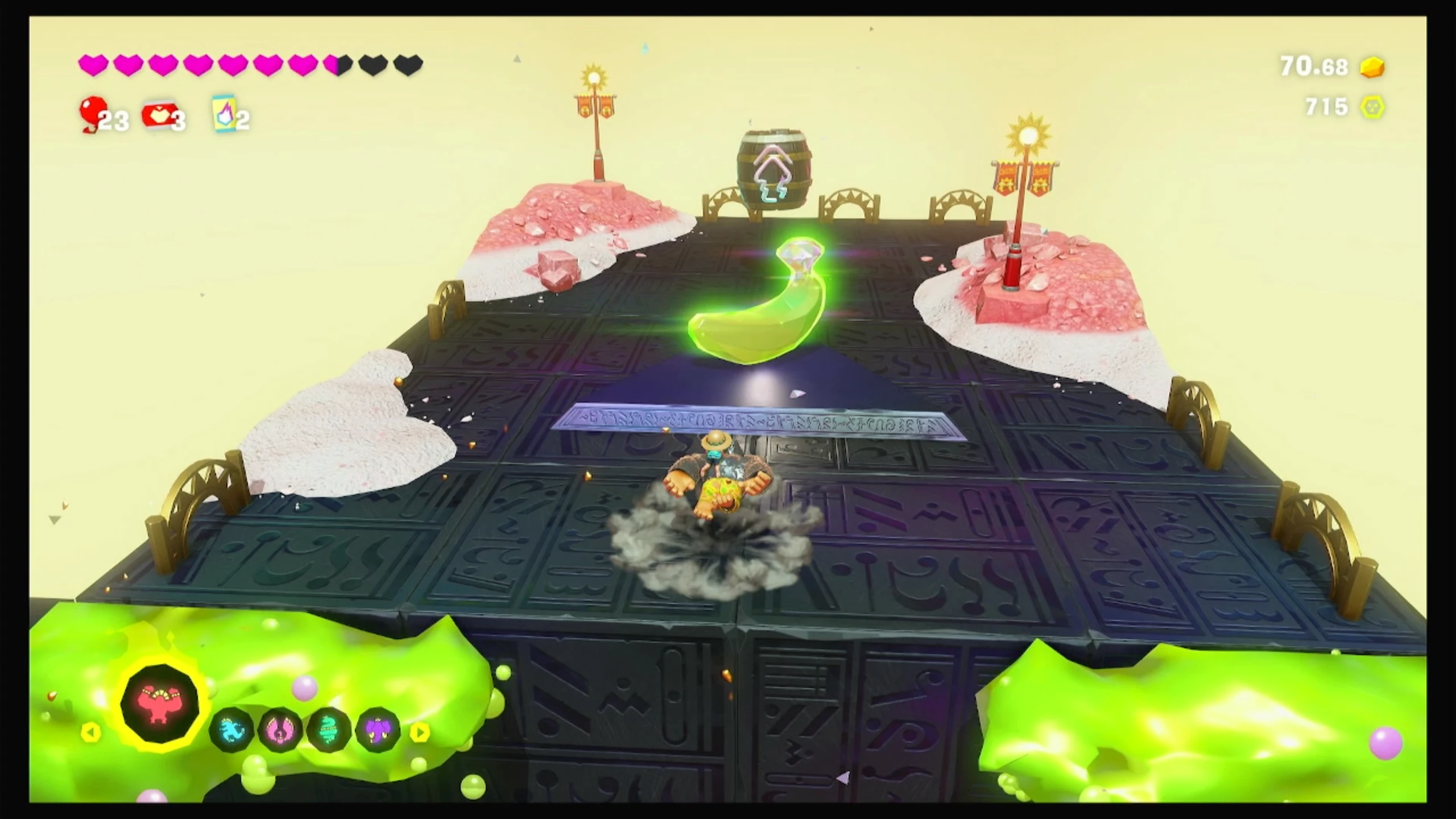Pick the purple Elephant Bananza icon
This screenshot has height=819, width=1456.
point(377,730)
